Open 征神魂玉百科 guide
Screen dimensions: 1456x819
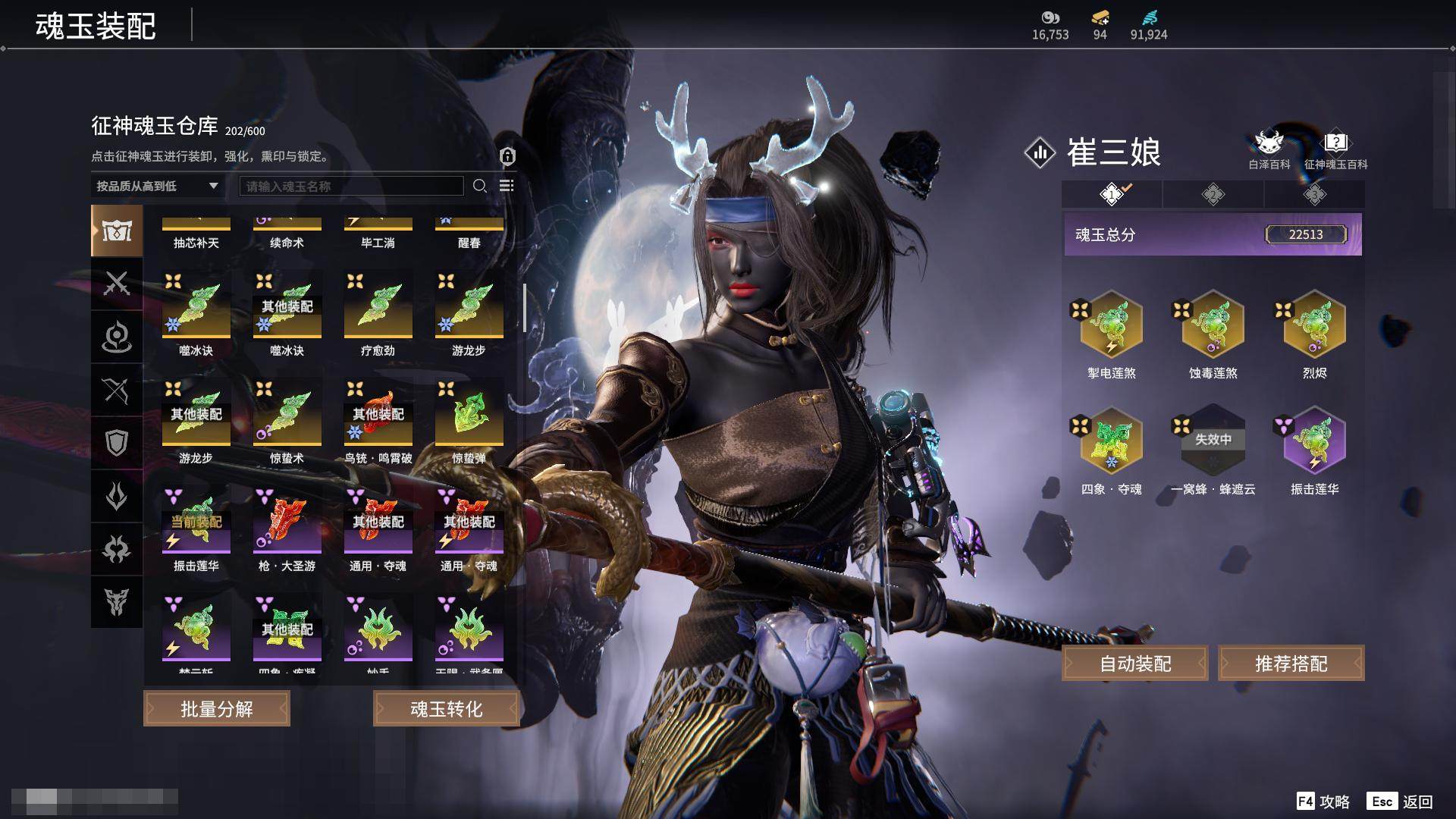coord(1335,149)
